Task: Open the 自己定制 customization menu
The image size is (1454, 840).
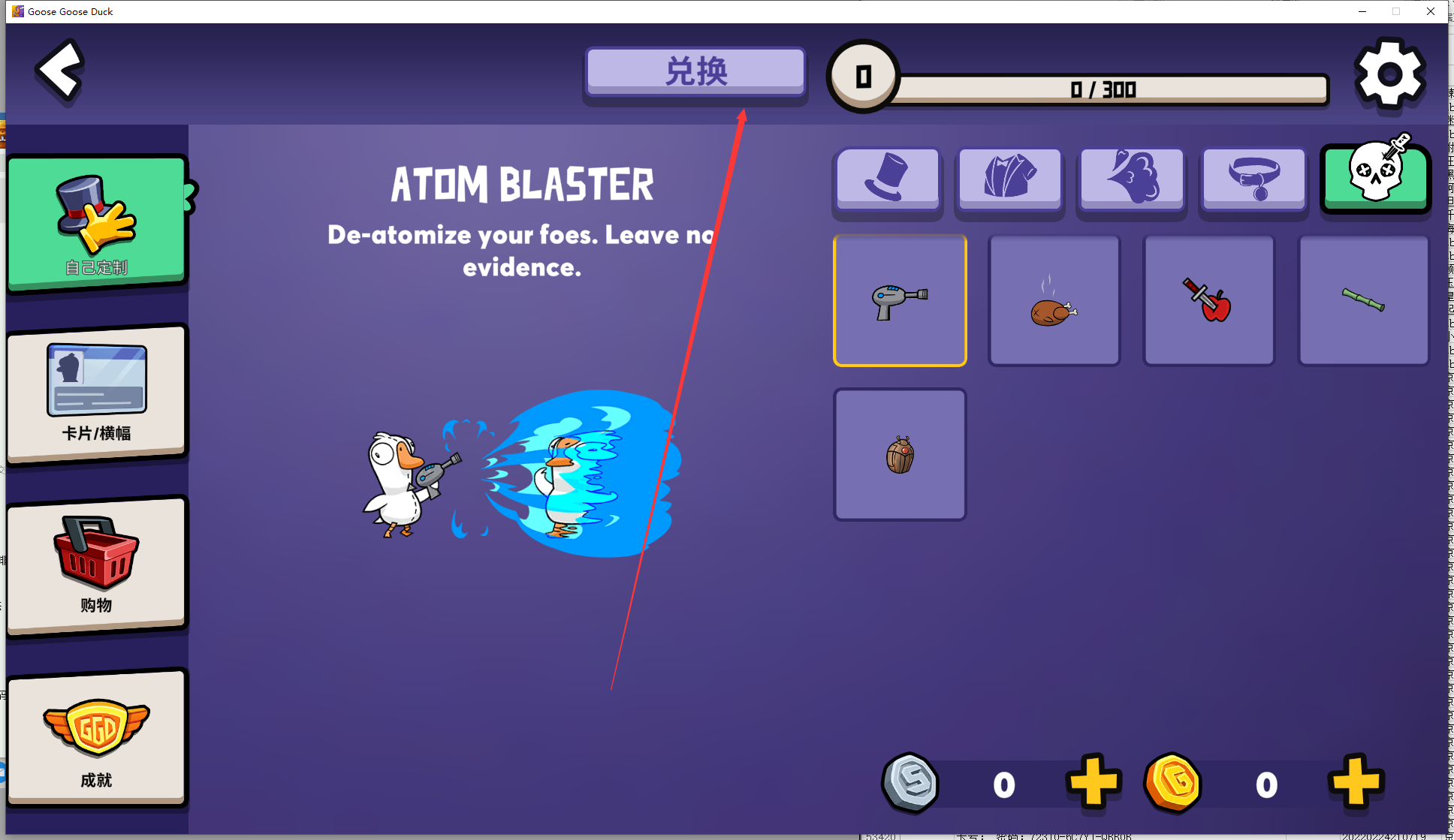Action: 97,223
